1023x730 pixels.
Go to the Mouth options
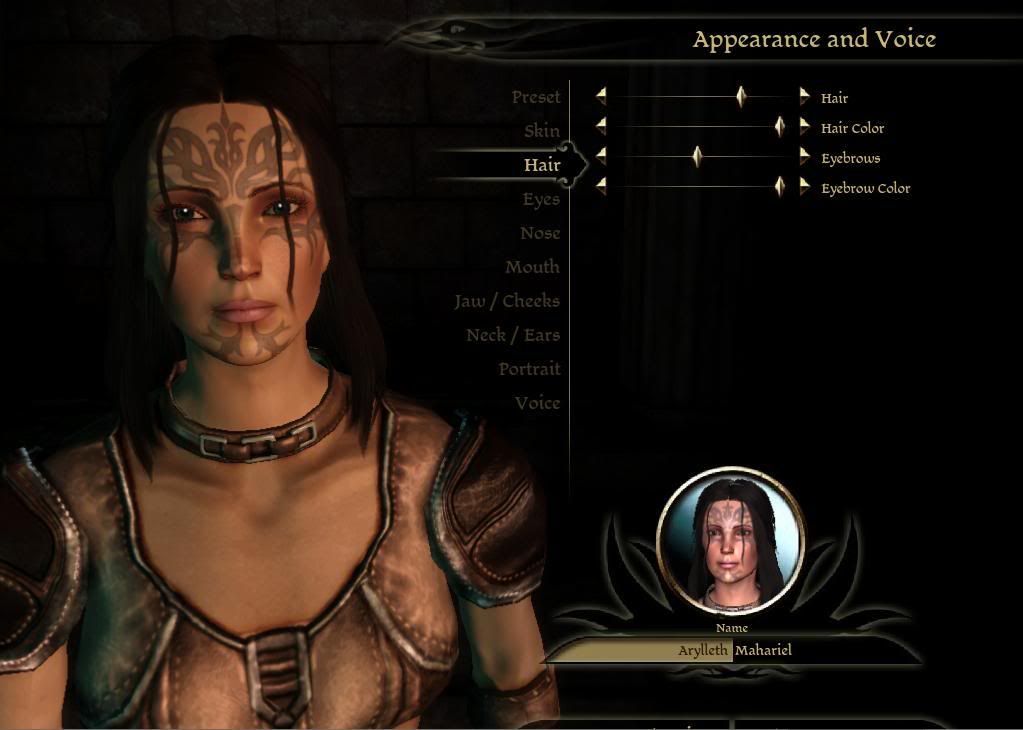coord(532,267)
